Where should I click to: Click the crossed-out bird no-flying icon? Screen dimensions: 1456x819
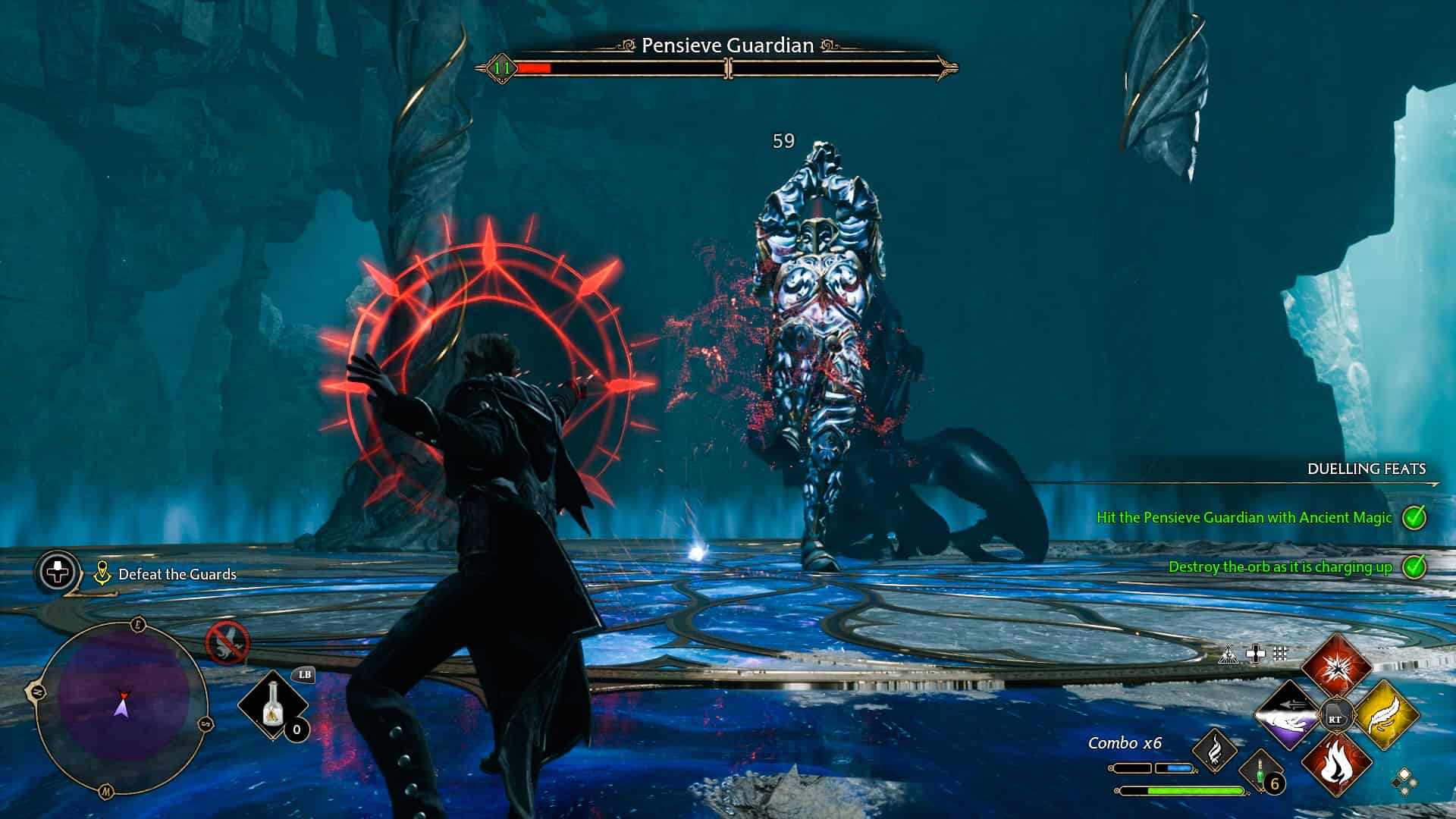[227, 642]
